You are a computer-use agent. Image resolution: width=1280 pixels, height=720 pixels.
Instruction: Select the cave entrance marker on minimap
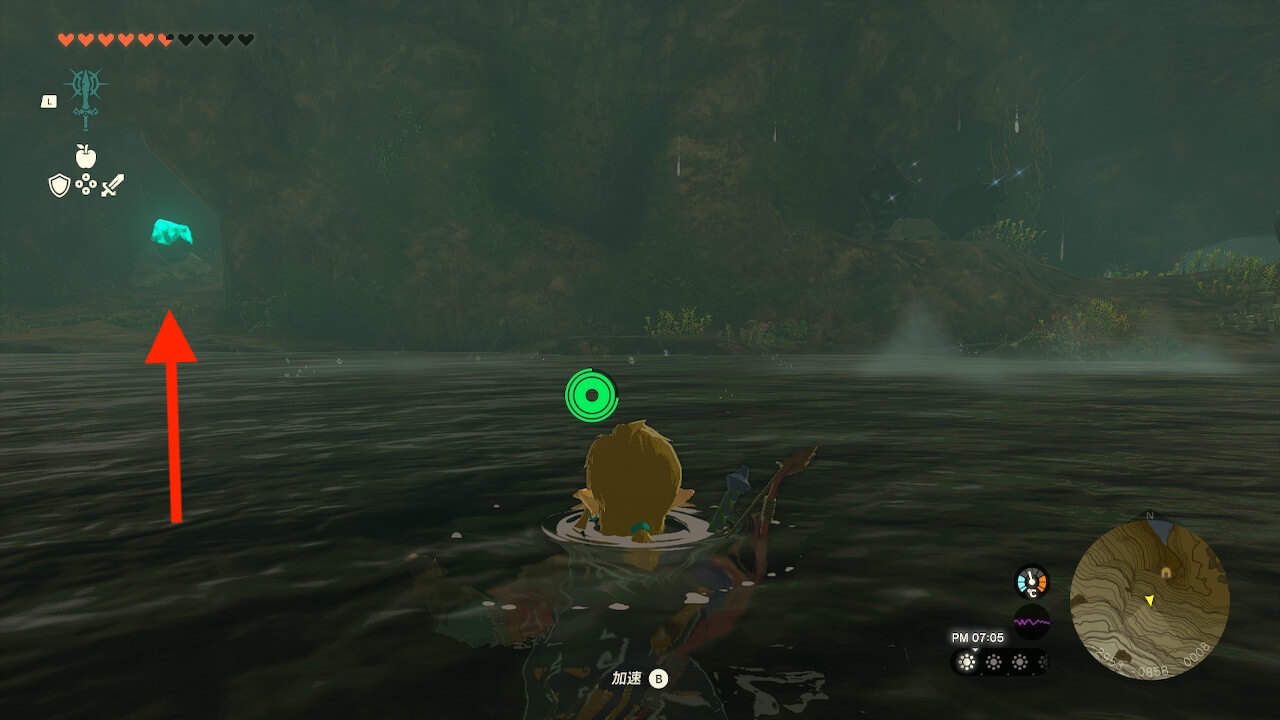click(1166, 572)
